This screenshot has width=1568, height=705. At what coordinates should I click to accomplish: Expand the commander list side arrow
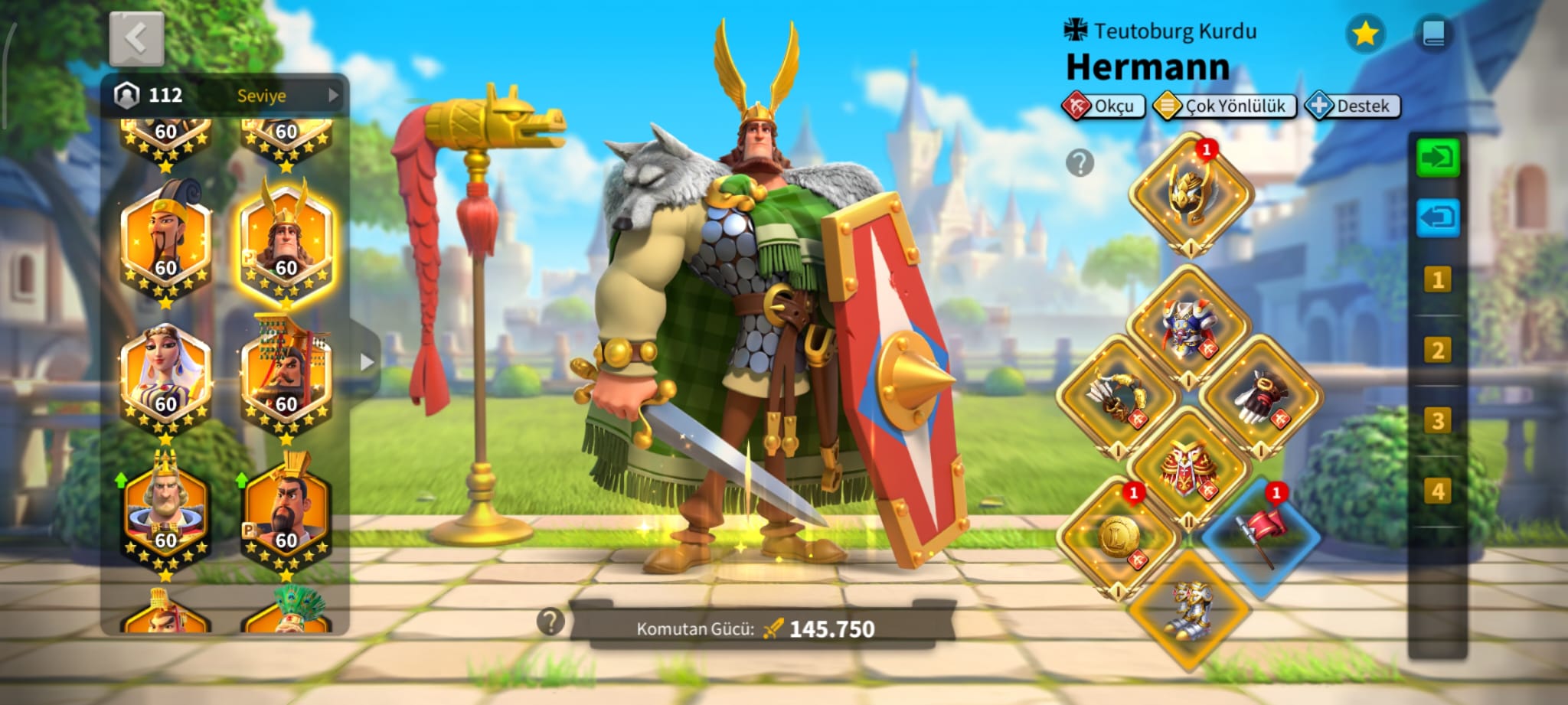(367, 361)
